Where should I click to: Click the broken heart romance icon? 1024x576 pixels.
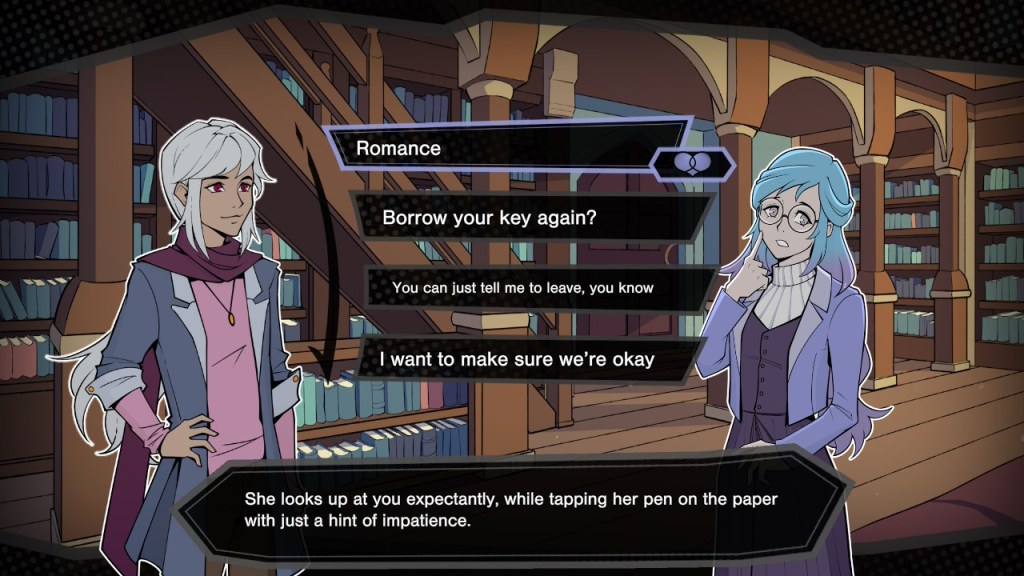click(692, 163)
